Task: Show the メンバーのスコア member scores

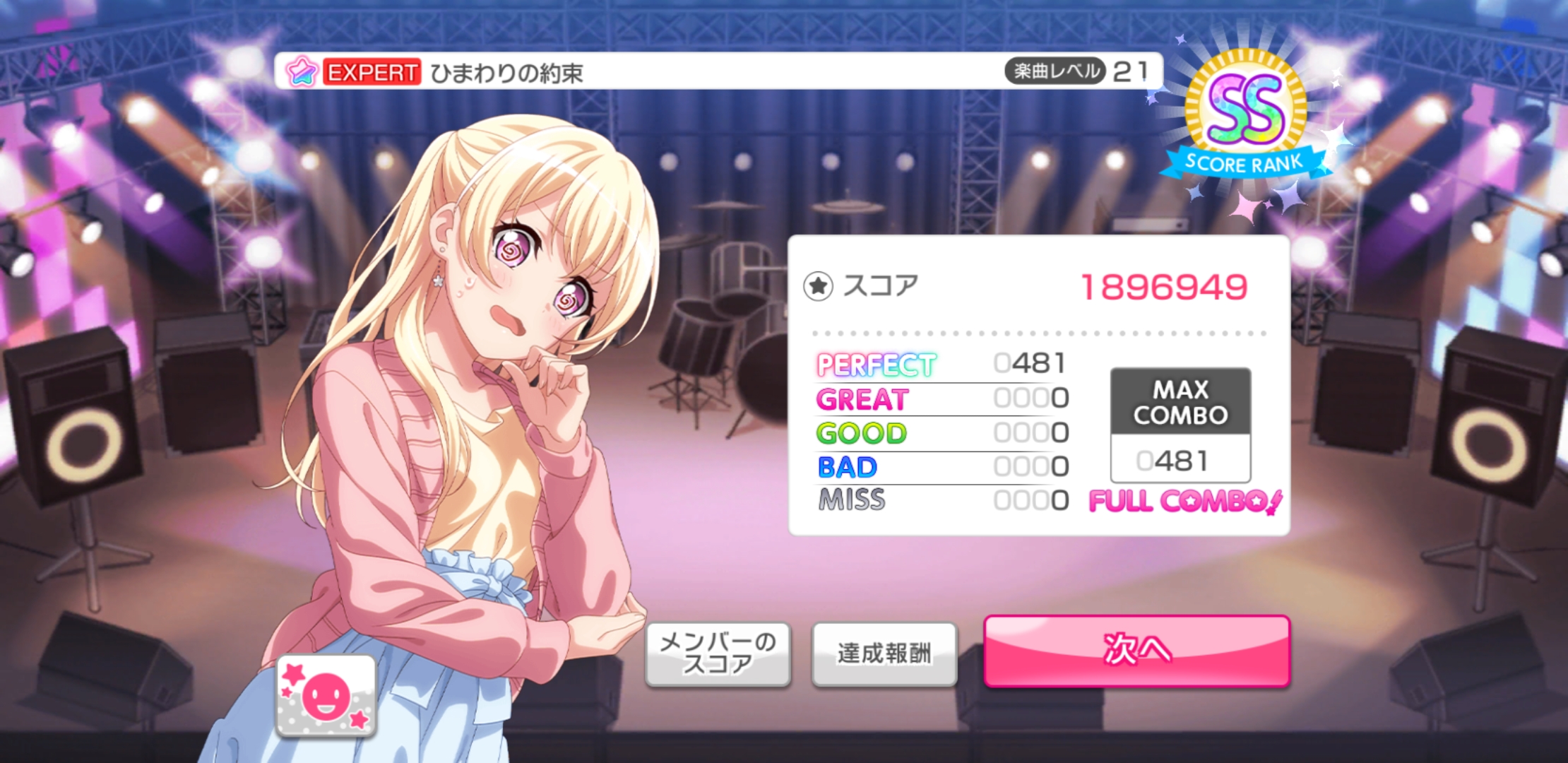Action: pos(718,653)
